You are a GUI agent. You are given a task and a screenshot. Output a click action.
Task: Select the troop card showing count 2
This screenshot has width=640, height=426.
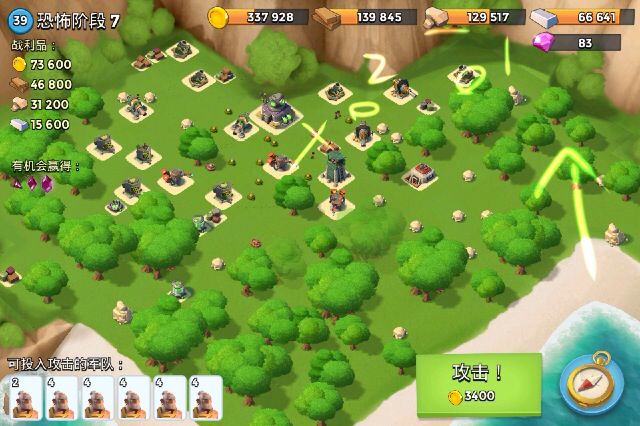[x=27, y=398]
